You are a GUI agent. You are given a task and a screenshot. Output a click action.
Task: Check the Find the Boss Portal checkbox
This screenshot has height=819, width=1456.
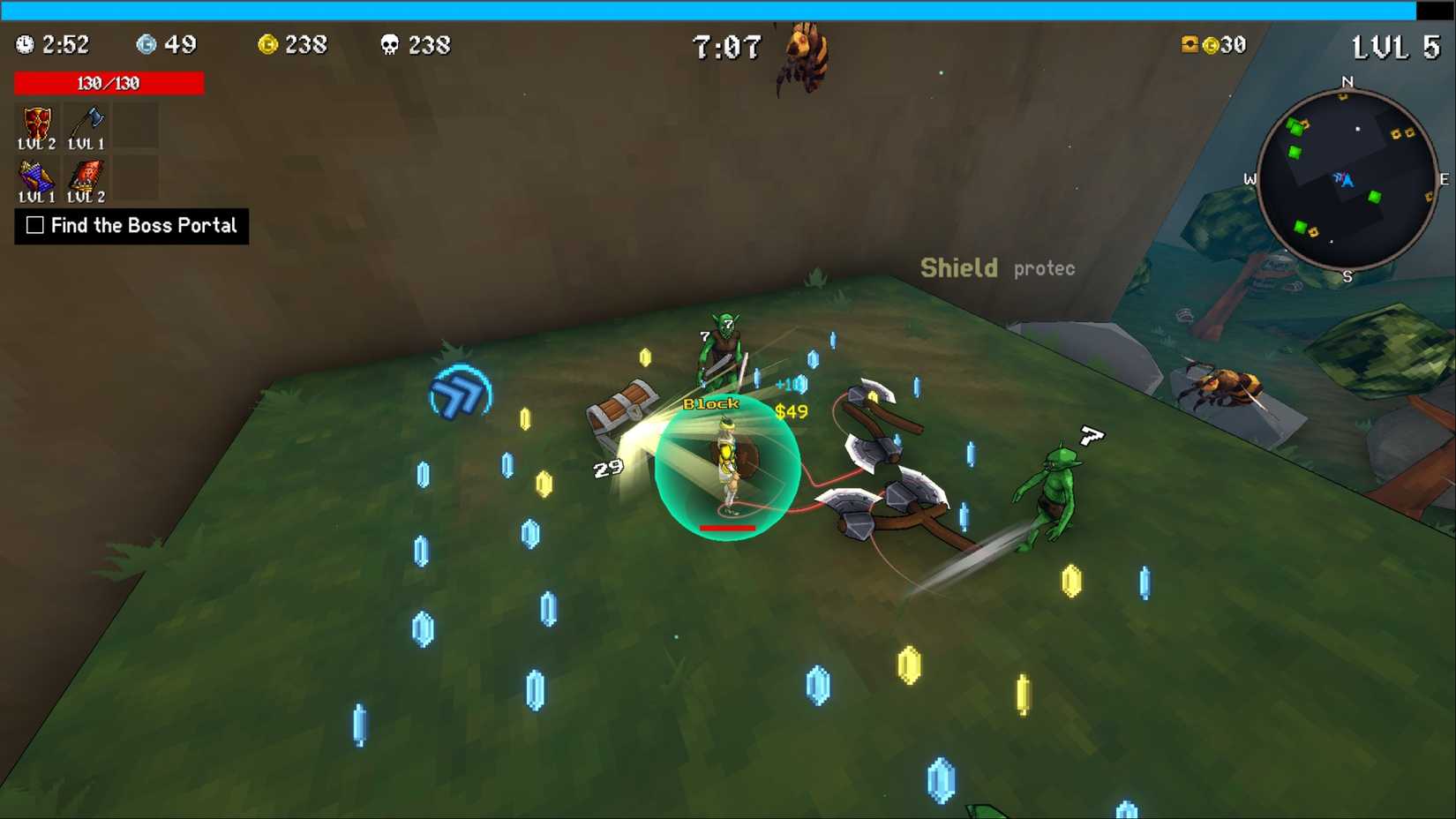pos(34,226)
